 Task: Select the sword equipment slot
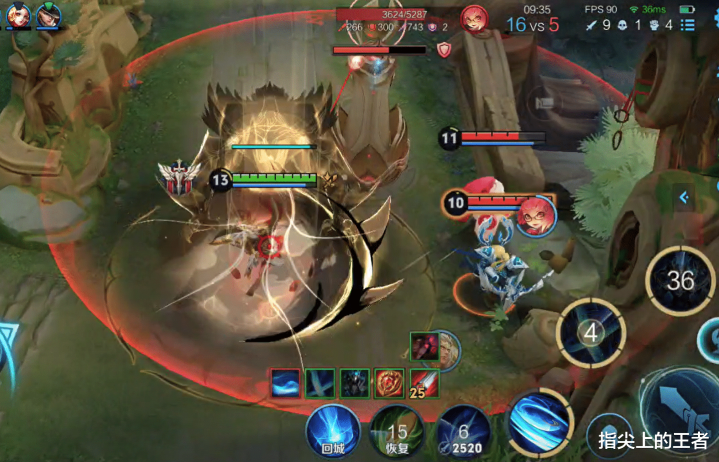point(320,383)
